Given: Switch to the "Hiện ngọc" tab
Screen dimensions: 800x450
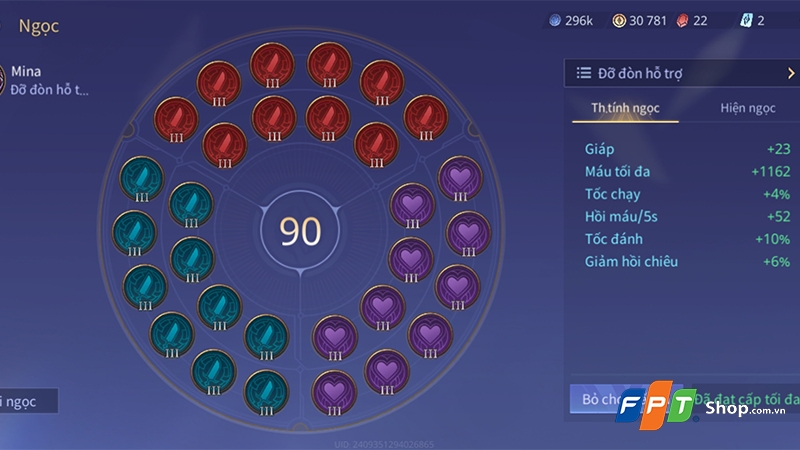Looking at the screenshot, I should click(x=747, y=108).
